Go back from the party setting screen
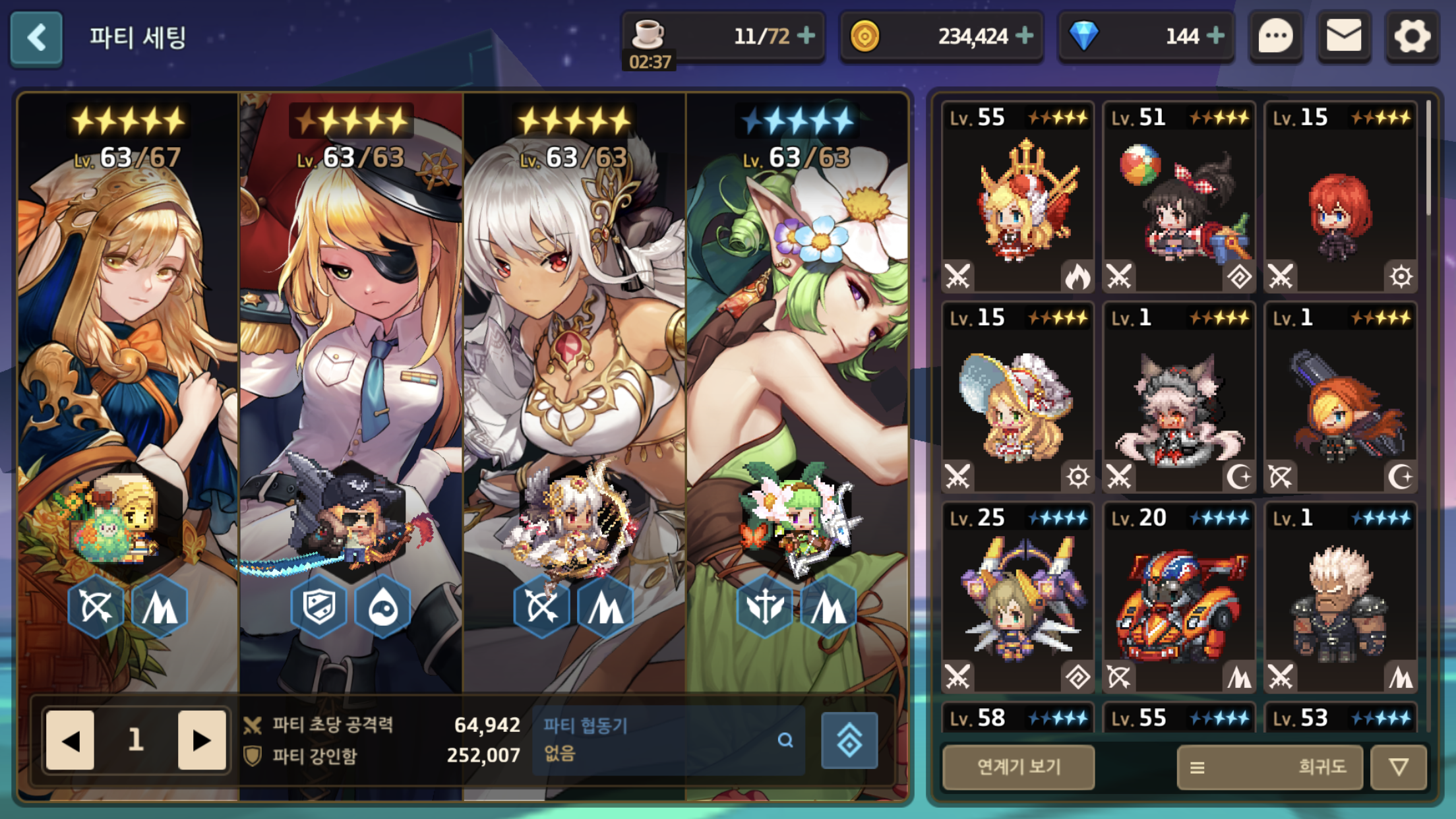 (37, 38)
